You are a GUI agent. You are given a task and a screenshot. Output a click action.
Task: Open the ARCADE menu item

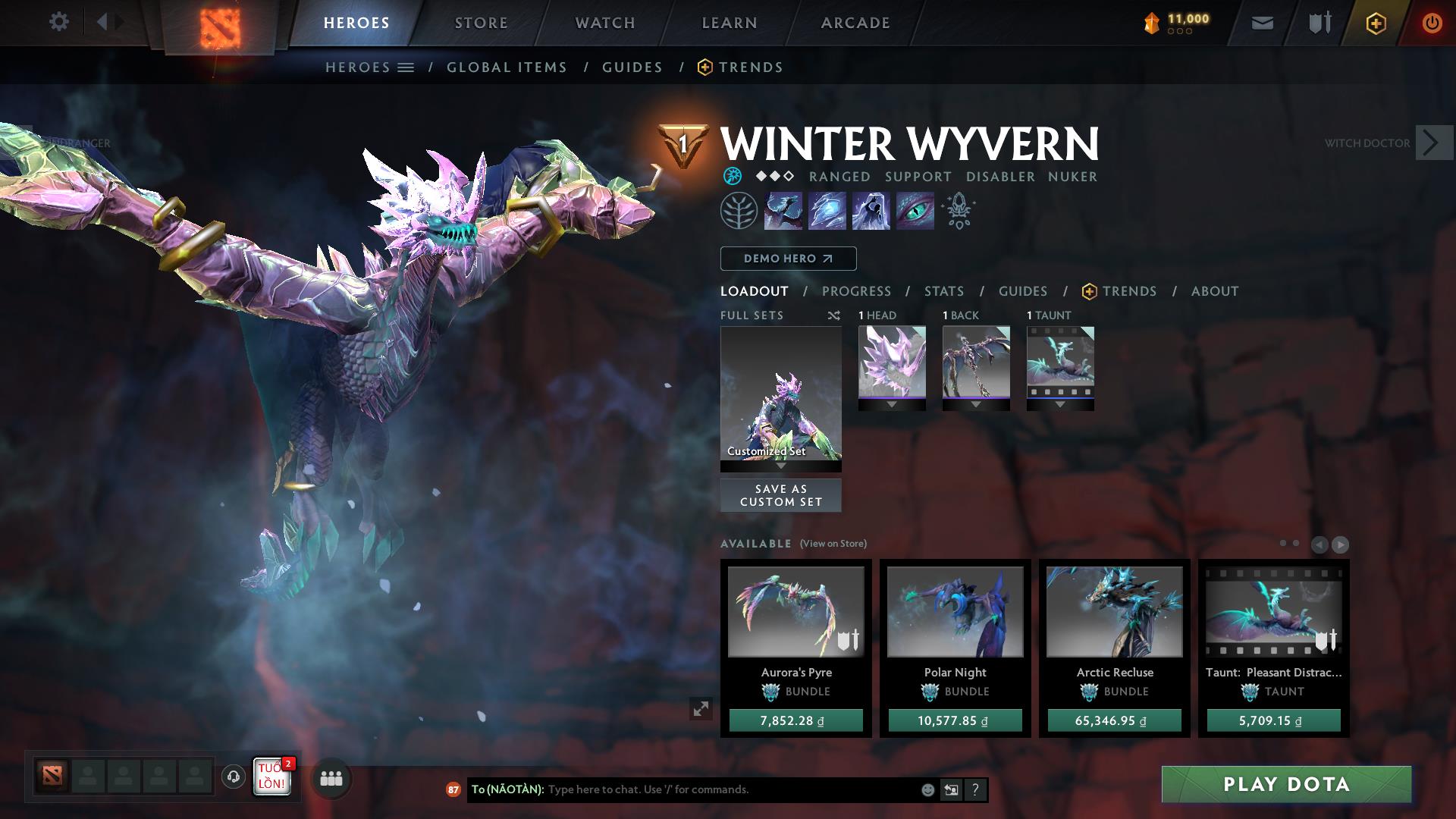click(x=855, y=23)
